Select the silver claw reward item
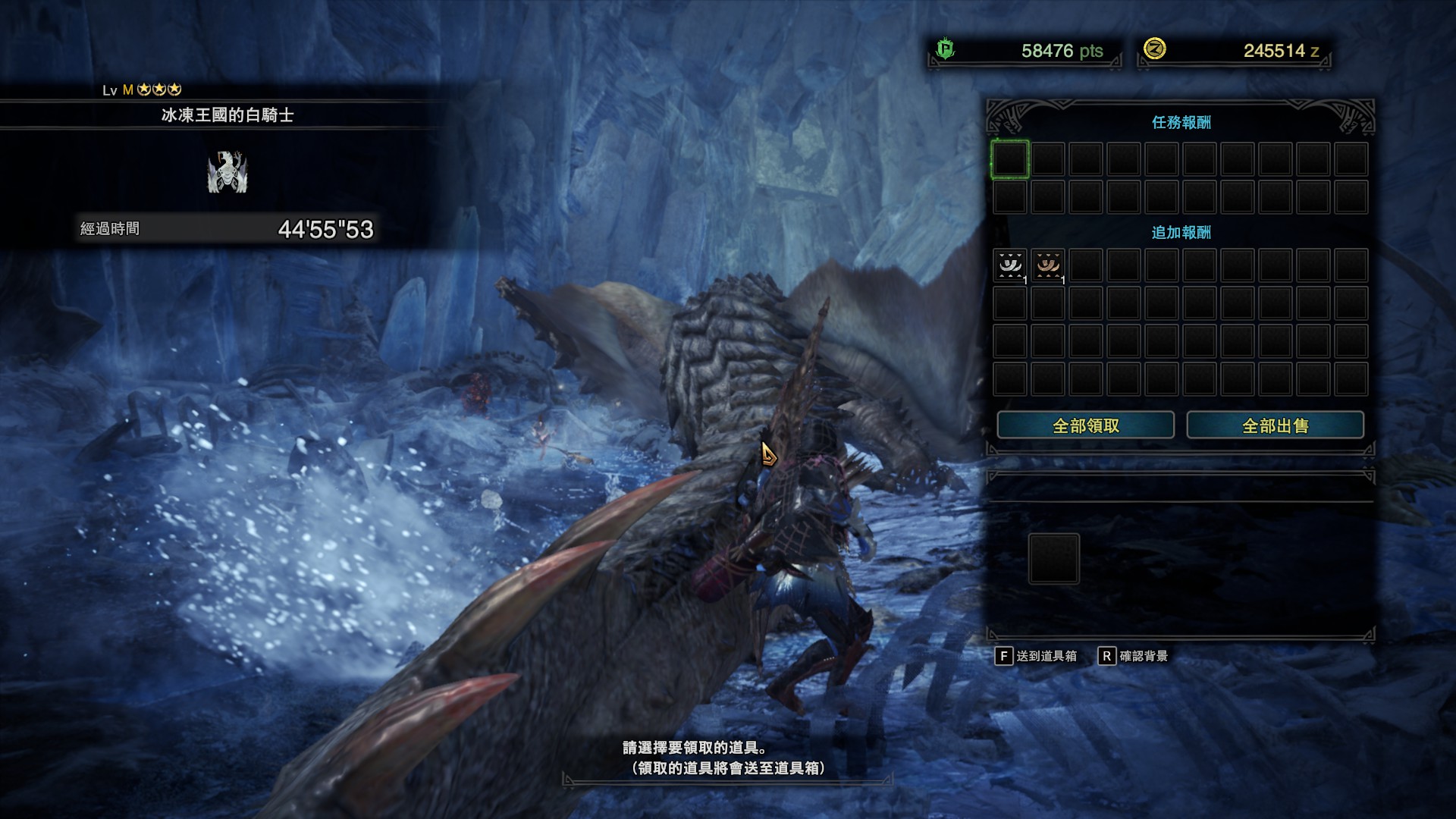Viewport: 1456px width, 819px height. tap(1010, 265)
